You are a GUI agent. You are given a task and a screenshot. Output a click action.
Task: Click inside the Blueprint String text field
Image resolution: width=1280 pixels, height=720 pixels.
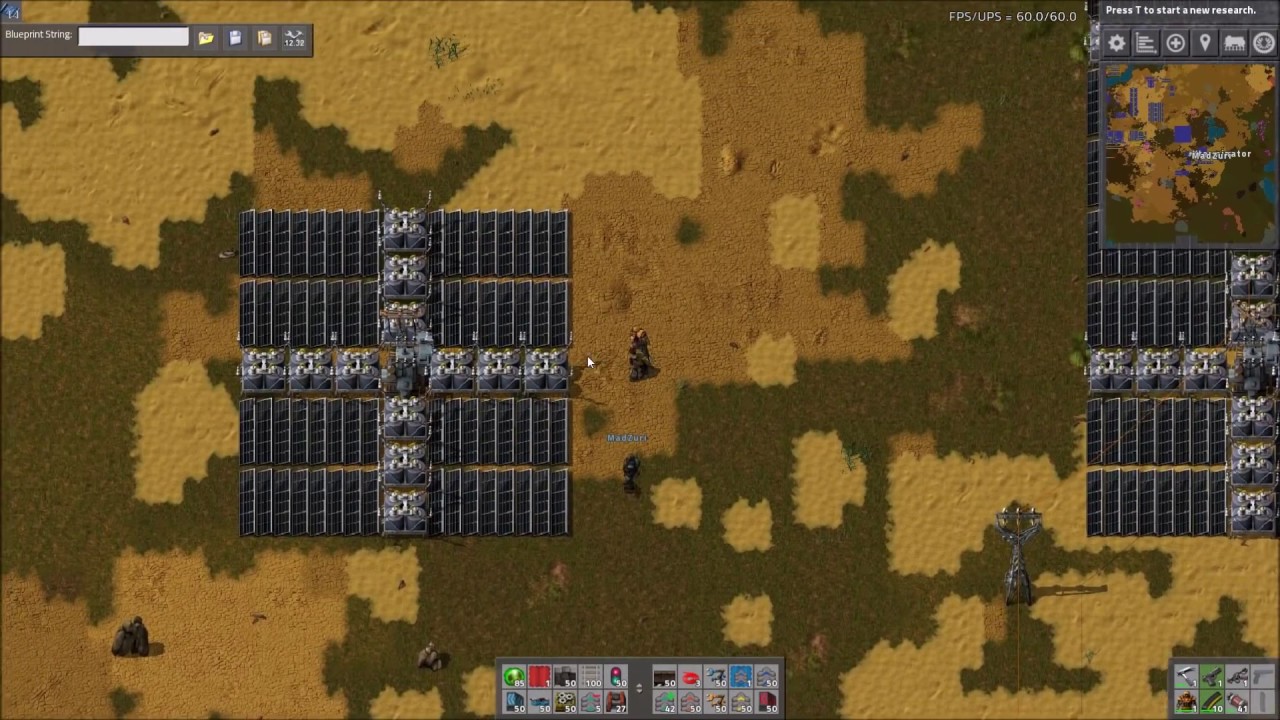point(133,34)
